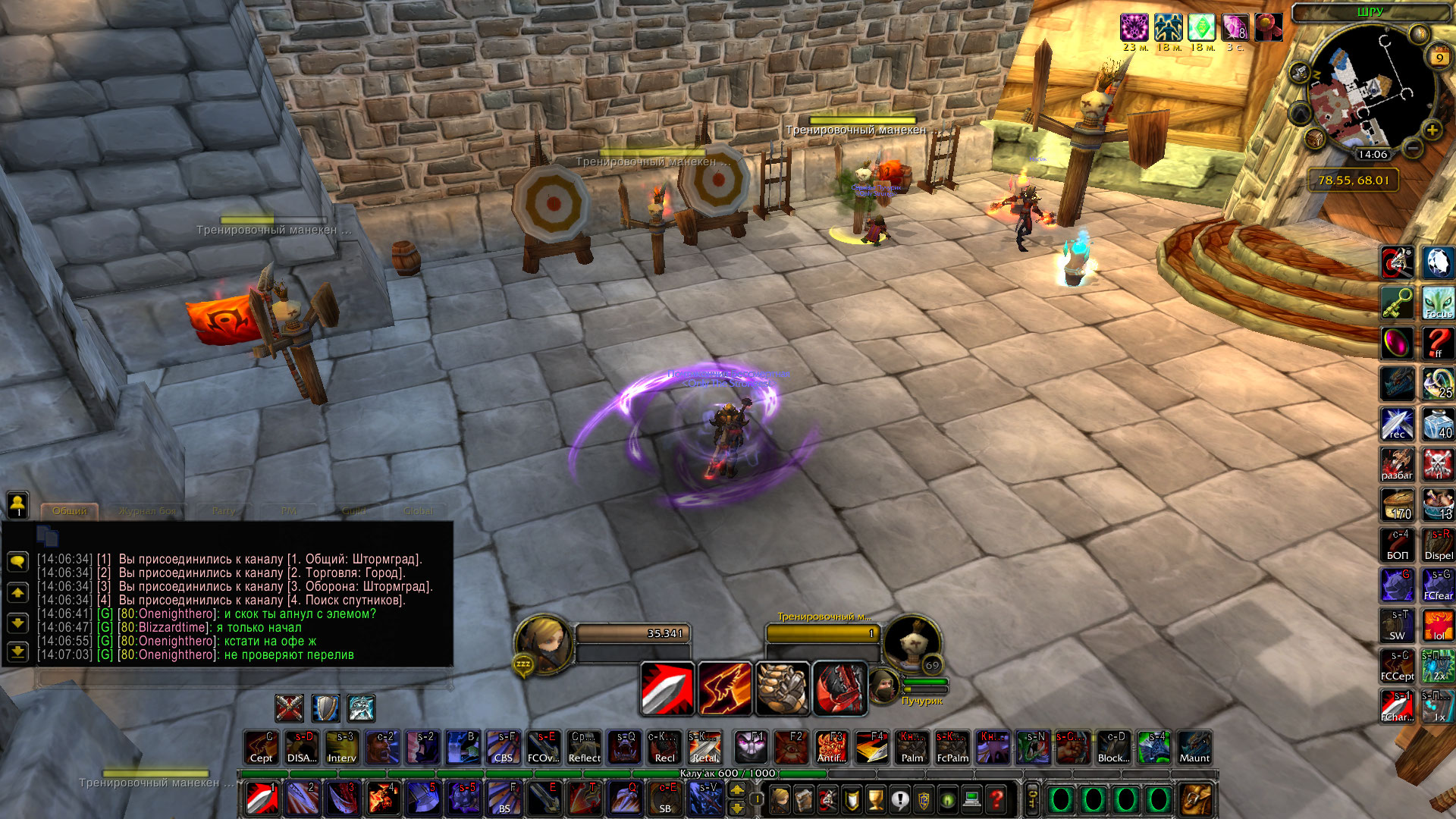Open the red question mark help button
Image resolution: width=1456 pixels, height=819 pixels.
(x=996, y=799)
